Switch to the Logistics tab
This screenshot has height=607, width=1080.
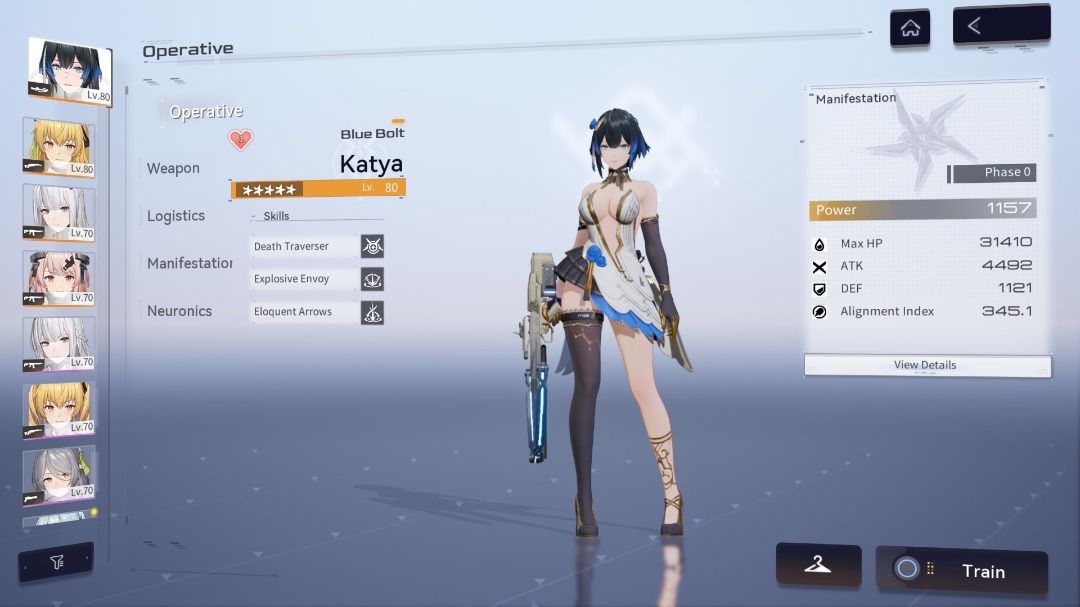point(176,216)
